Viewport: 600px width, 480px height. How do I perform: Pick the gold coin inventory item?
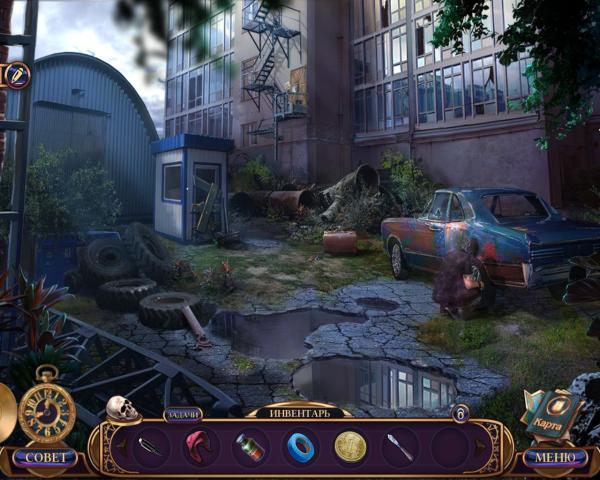[x=350, y=446]
